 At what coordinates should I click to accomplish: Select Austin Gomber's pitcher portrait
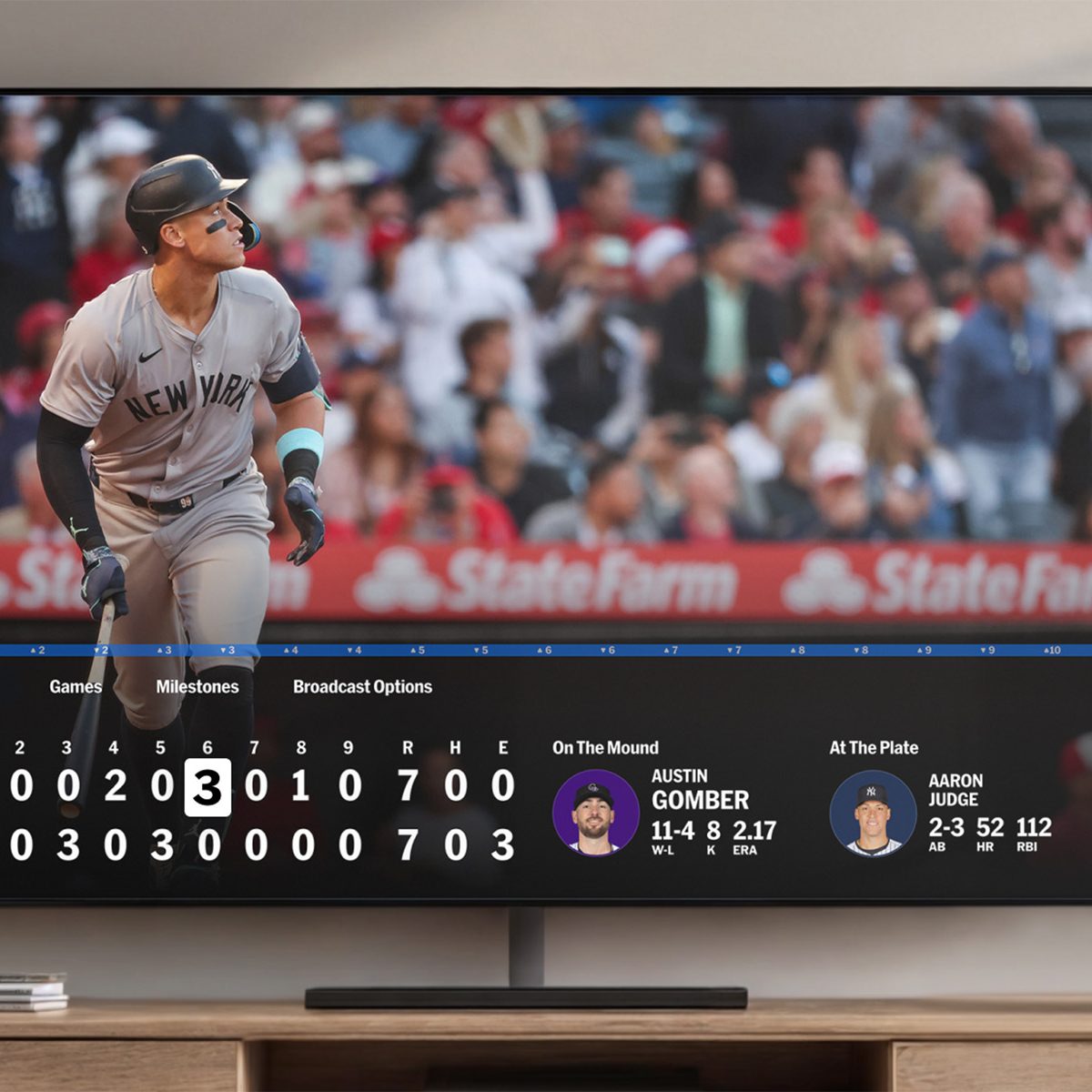pyautogui.click(x=596, y=813)
